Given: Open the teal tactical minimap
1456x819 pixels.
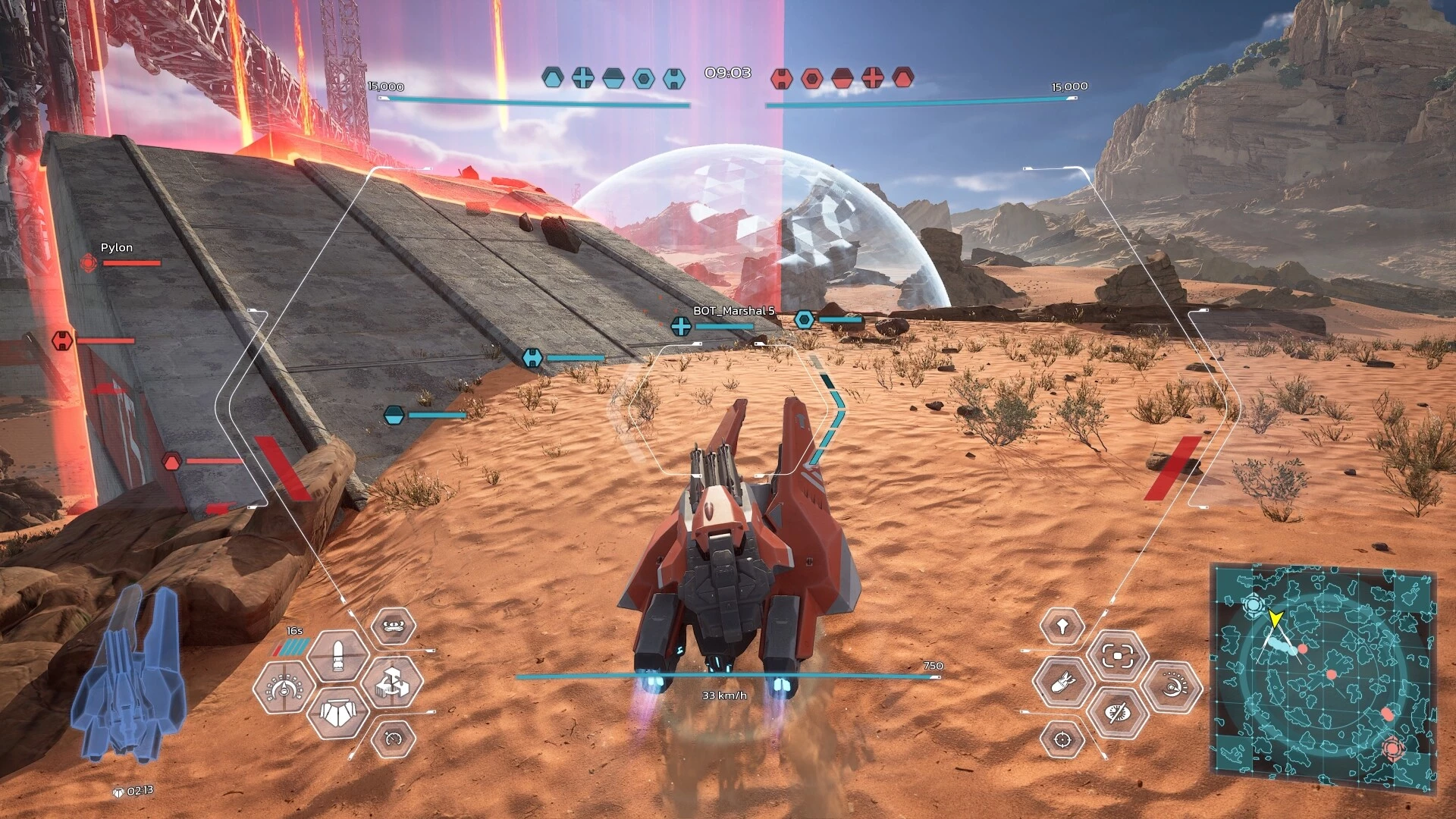Looking at the screenshot, I should [x=1324, y=679].
